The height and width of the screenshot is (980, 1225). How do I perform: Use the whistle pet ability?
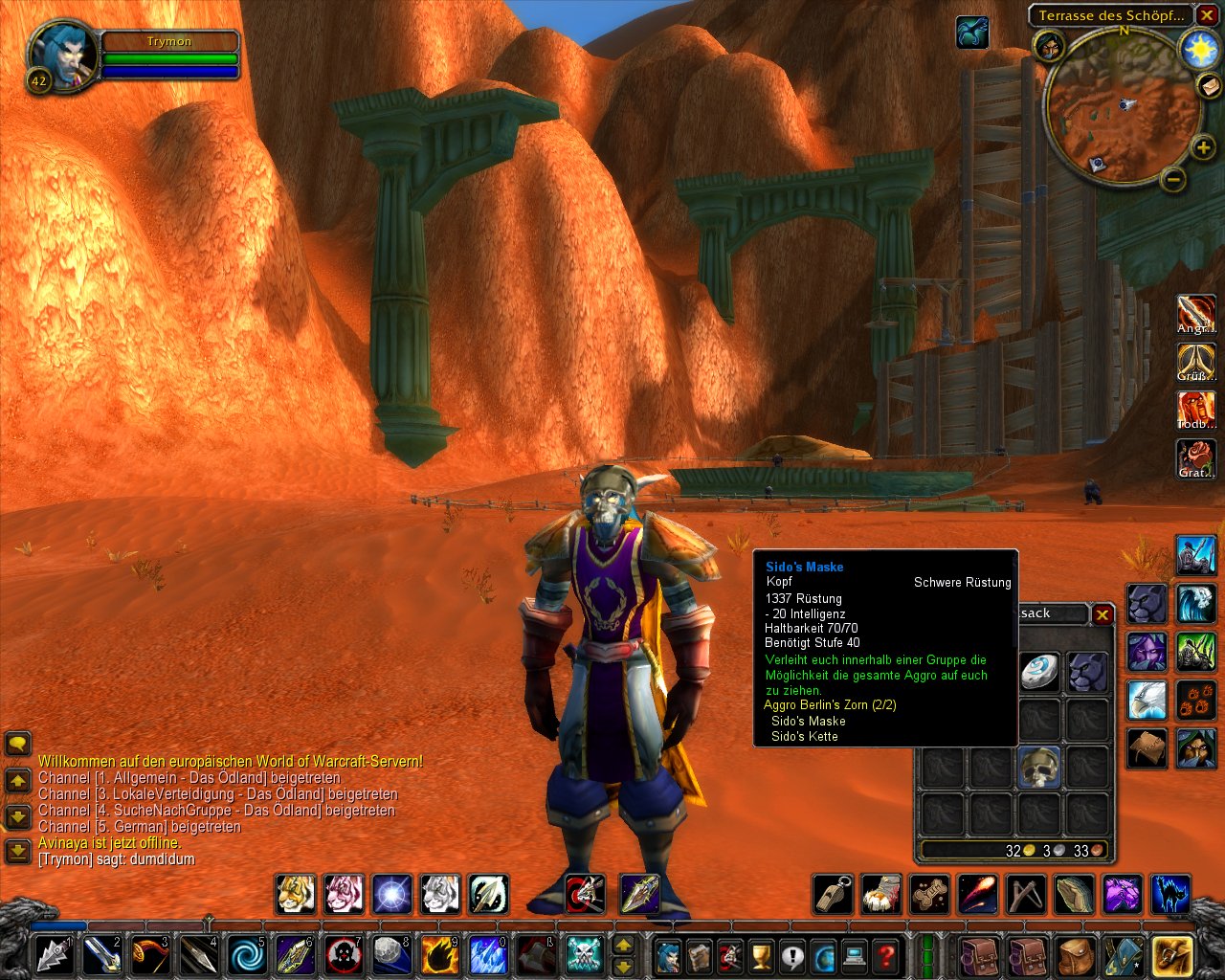pos(832,895)
